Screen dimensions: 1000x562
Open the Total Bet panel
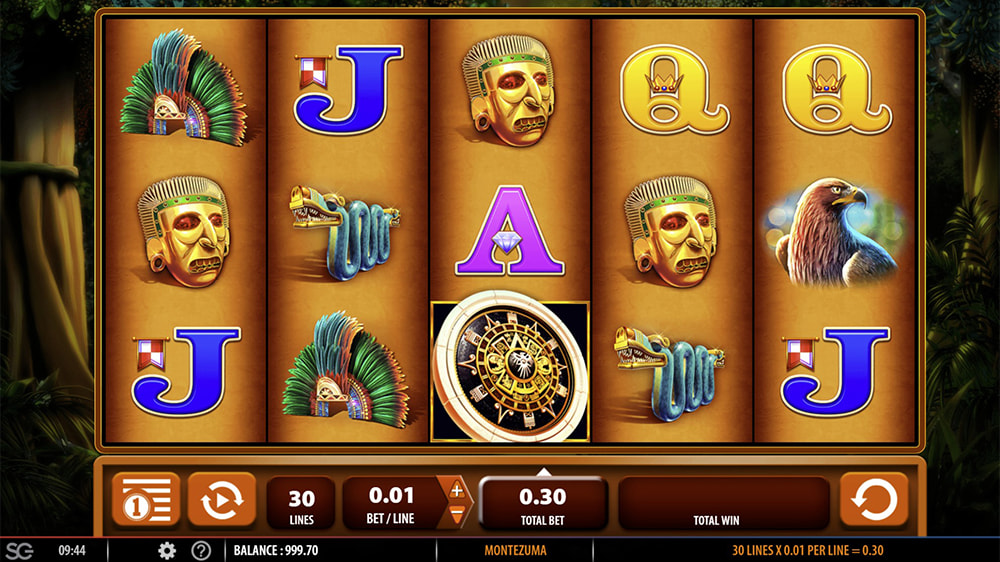[x=543, y=502]
